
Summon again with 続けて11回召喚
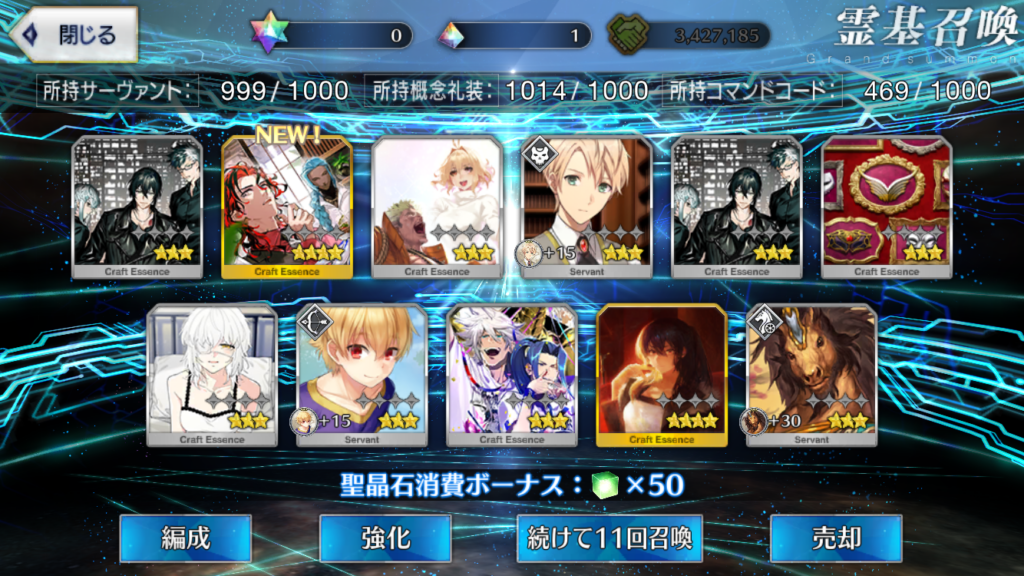point(609,538)
